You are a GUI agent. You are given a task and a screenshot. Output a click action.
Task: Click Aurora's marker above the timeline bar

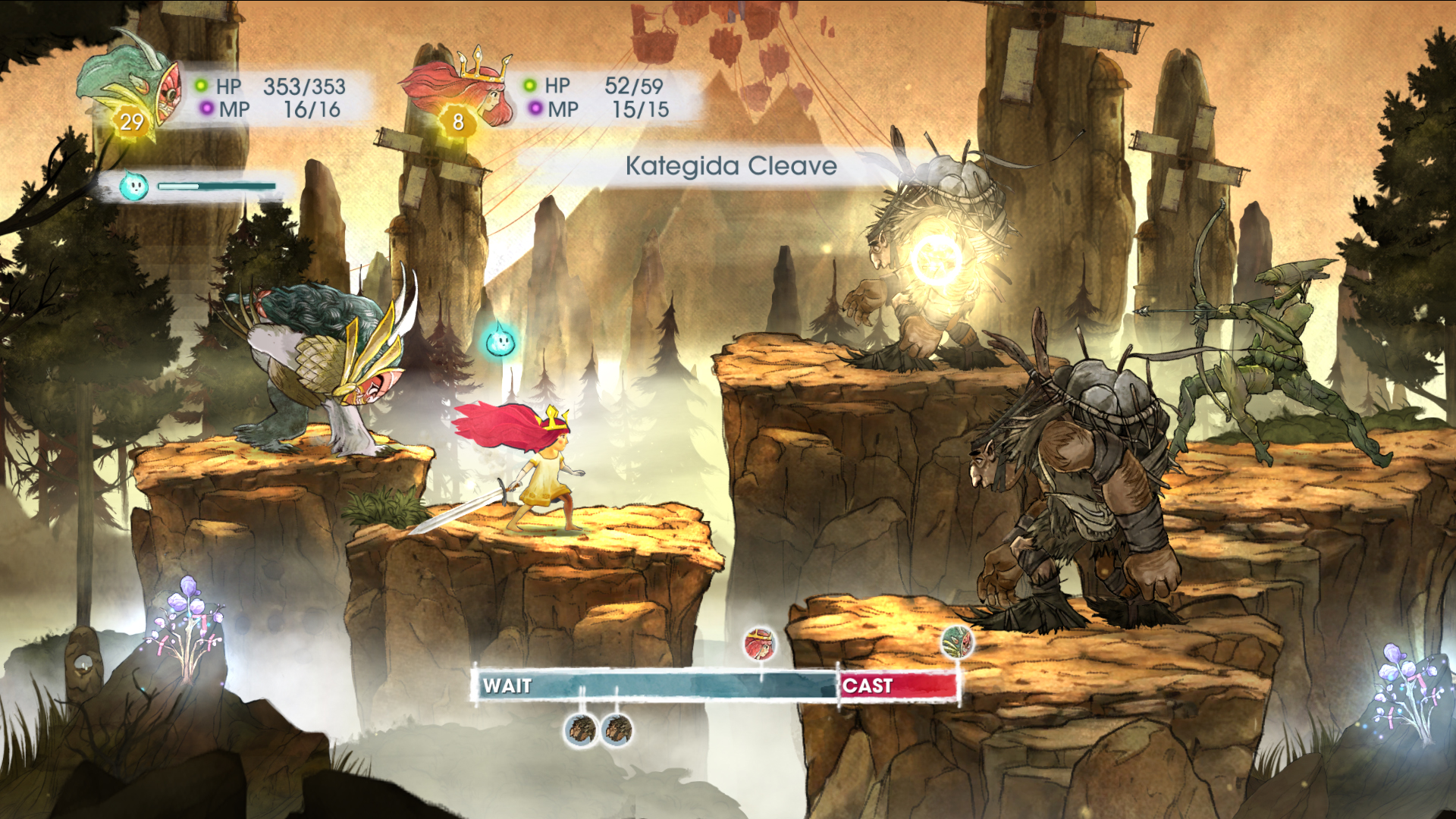tap(760, 645)
